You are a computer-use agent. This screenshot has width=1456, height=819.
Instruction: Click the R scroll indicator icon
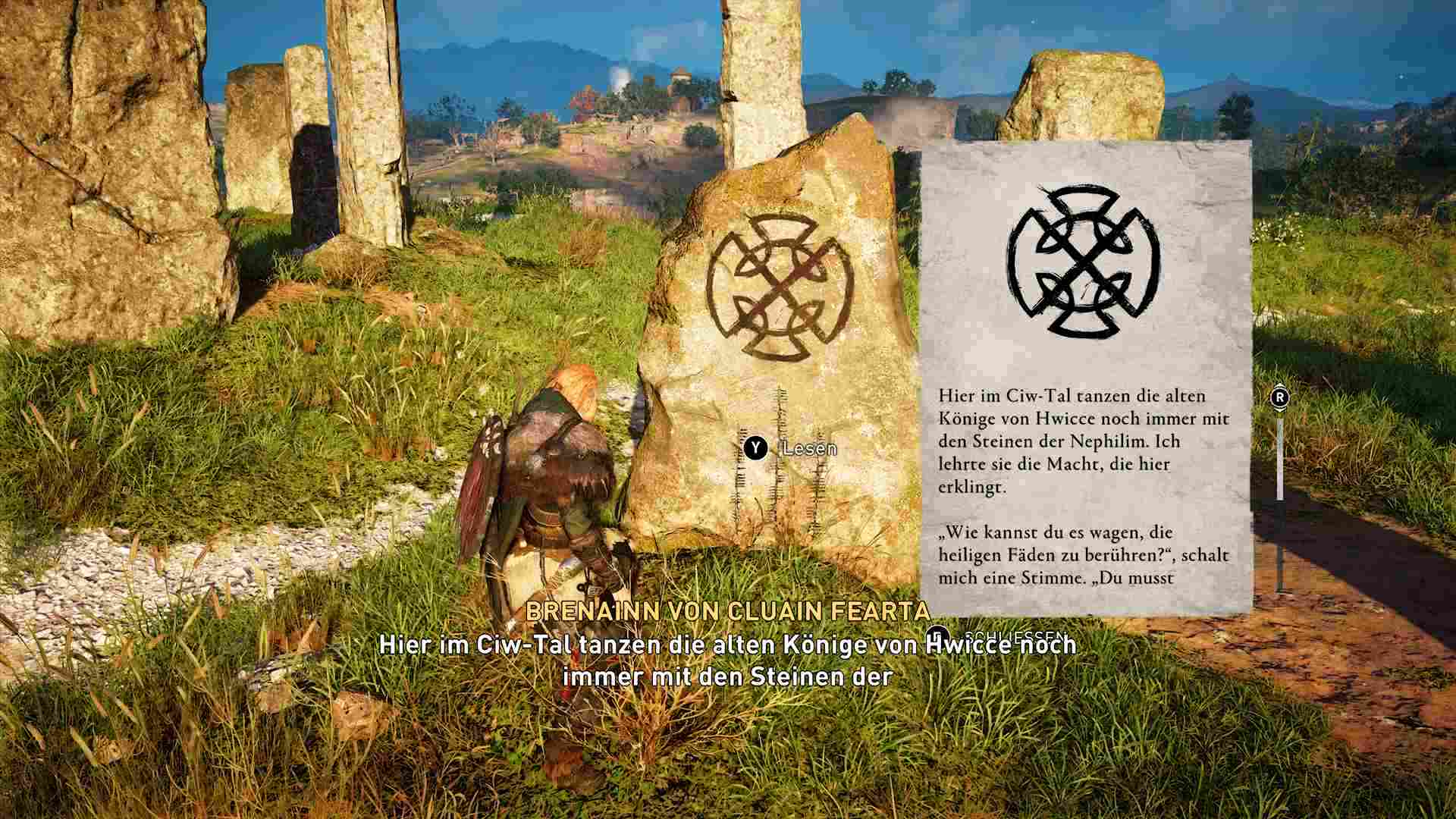tap(1282, 396)
